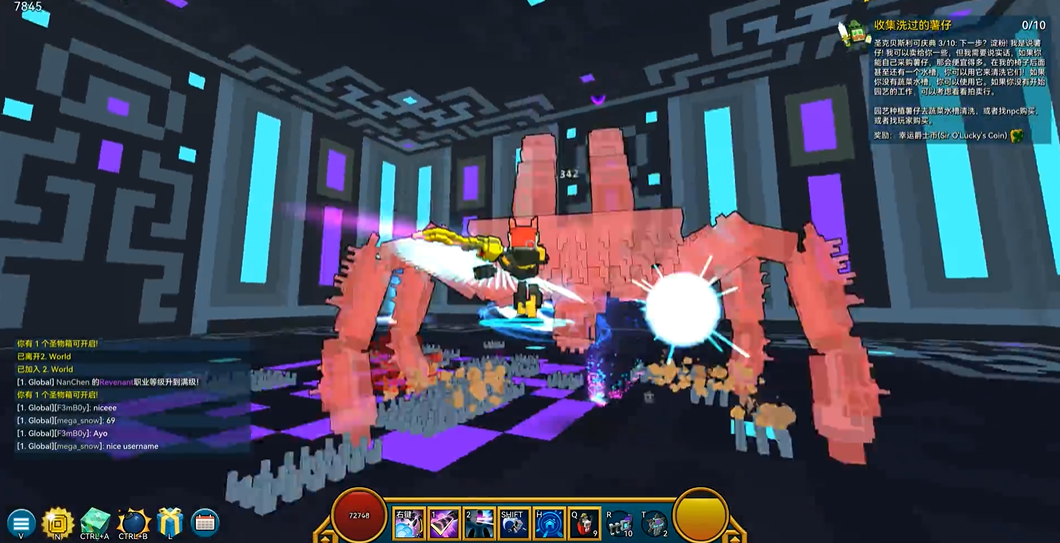Open the green cube icon

[96, 521]
